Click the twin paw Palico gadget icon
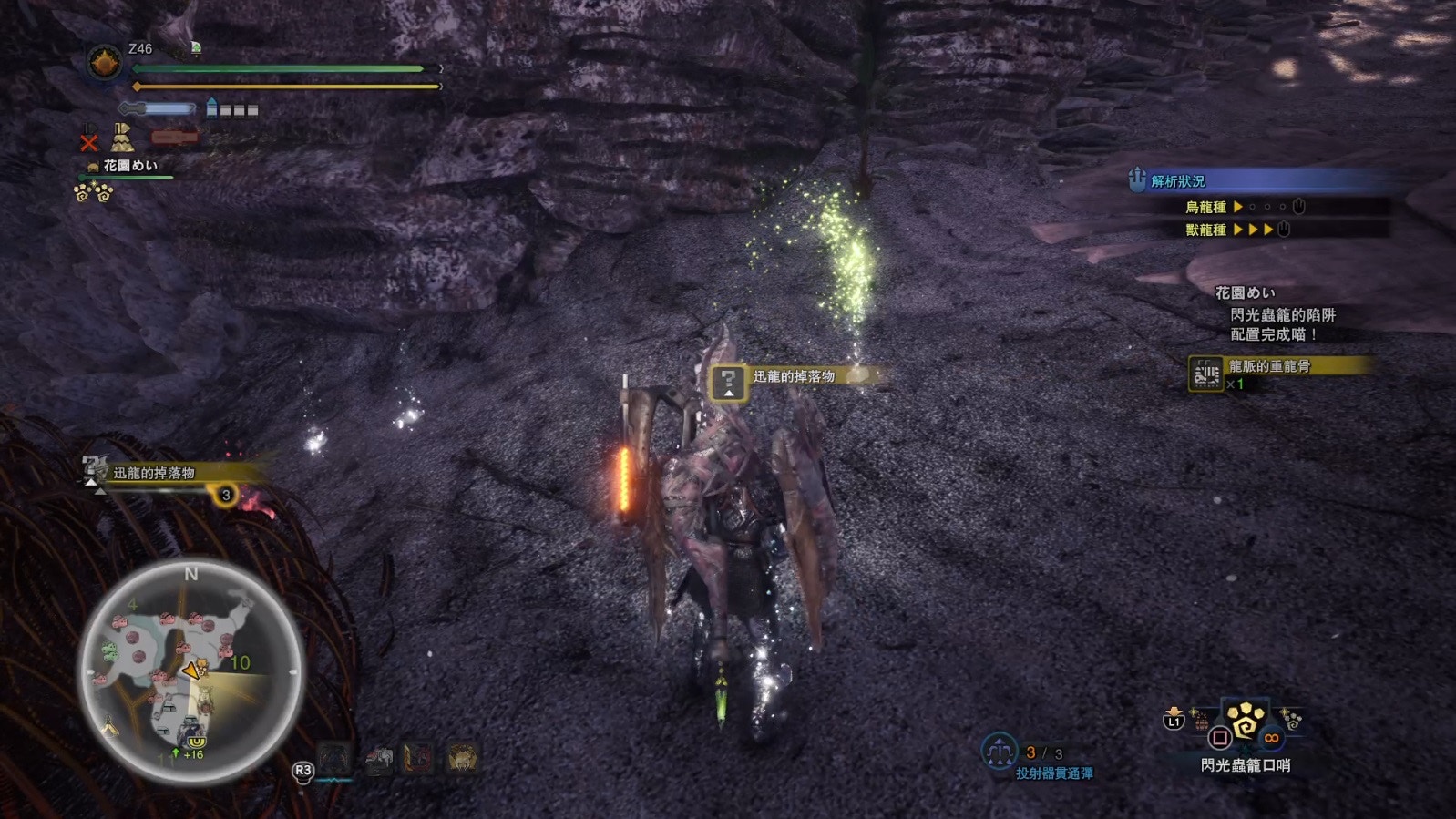 (x=93, y=192)
